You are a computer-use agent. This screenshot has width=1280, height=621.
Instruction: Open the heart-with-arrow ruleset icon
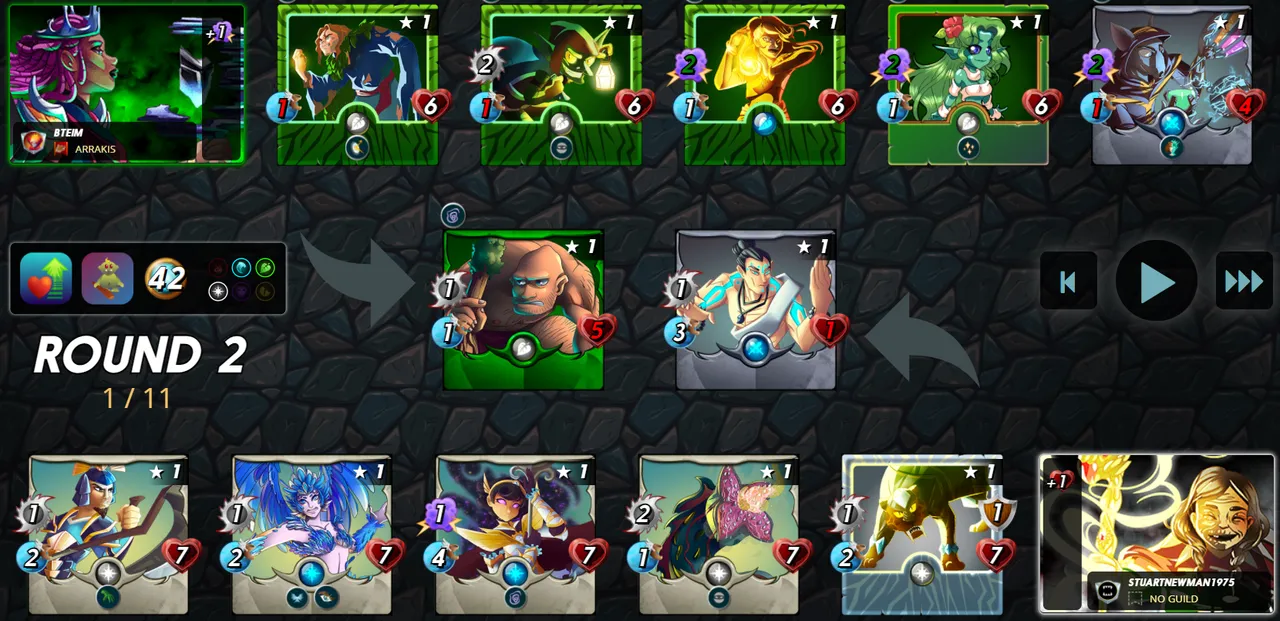pyautogui.click(x=46, y=278)
